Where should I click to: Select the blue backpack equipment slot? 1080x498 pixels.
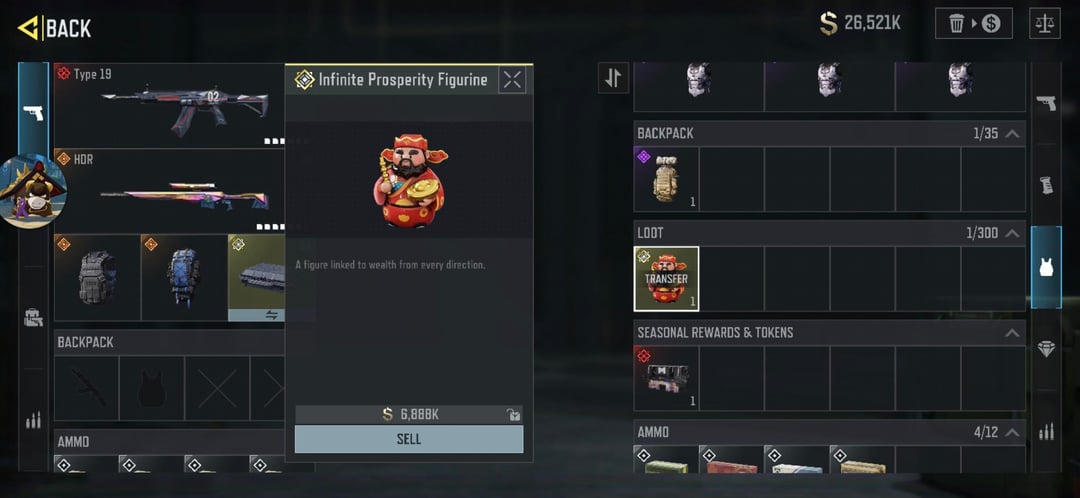click(x=184, y=278)
